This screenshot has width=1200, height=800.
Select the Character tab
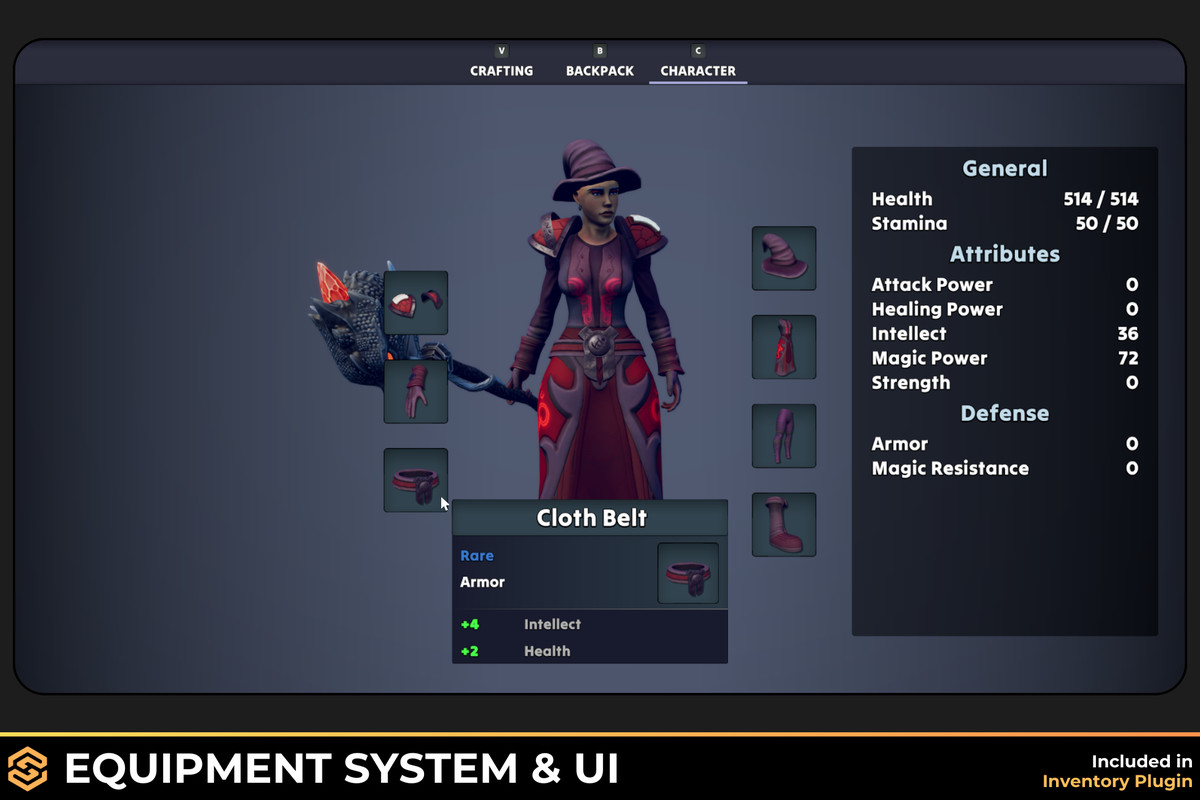698,70
